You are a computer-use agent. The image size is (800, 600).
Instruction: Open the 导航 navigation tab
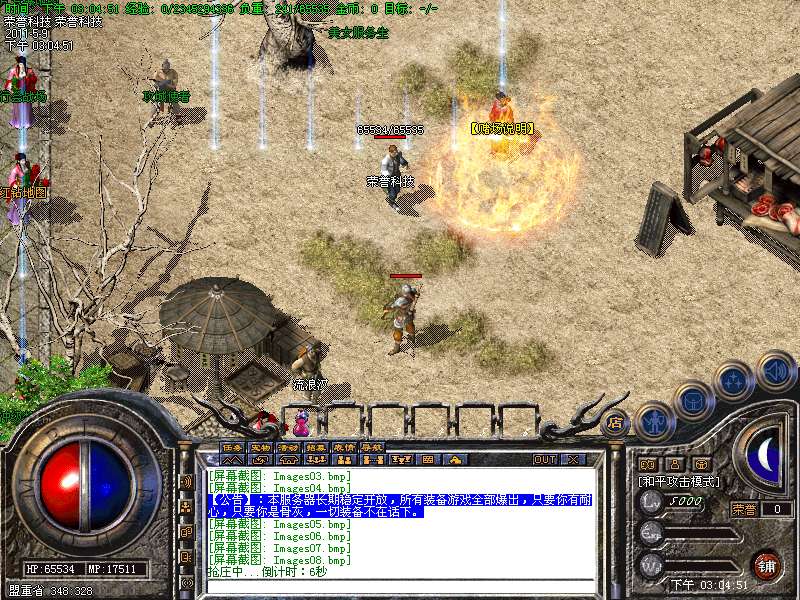[x=372, y=447]
